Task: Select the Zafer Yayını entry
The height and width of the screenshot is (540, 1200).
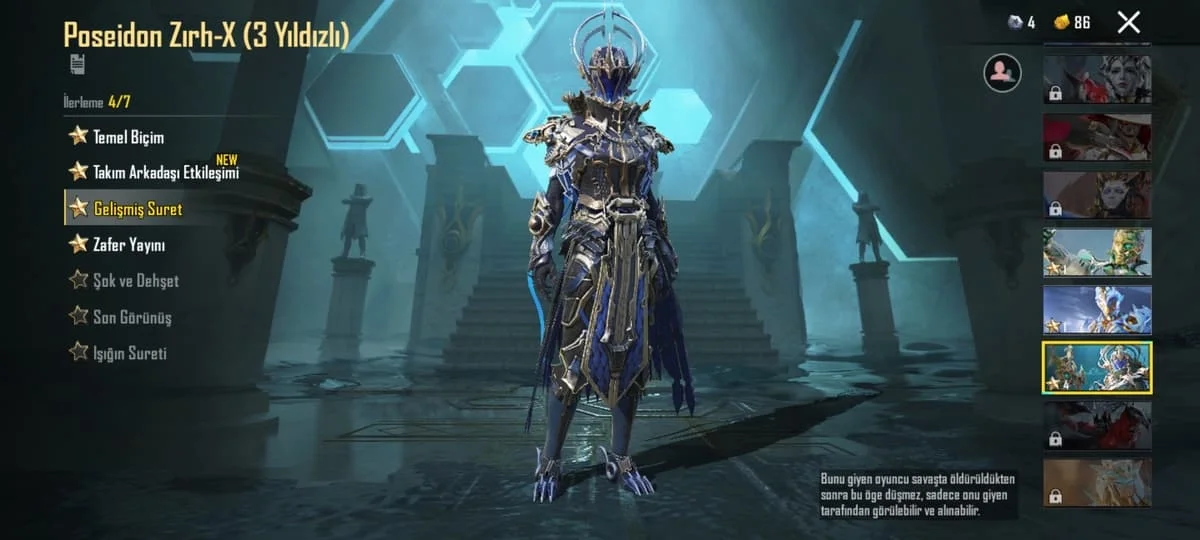Action: 128,245
